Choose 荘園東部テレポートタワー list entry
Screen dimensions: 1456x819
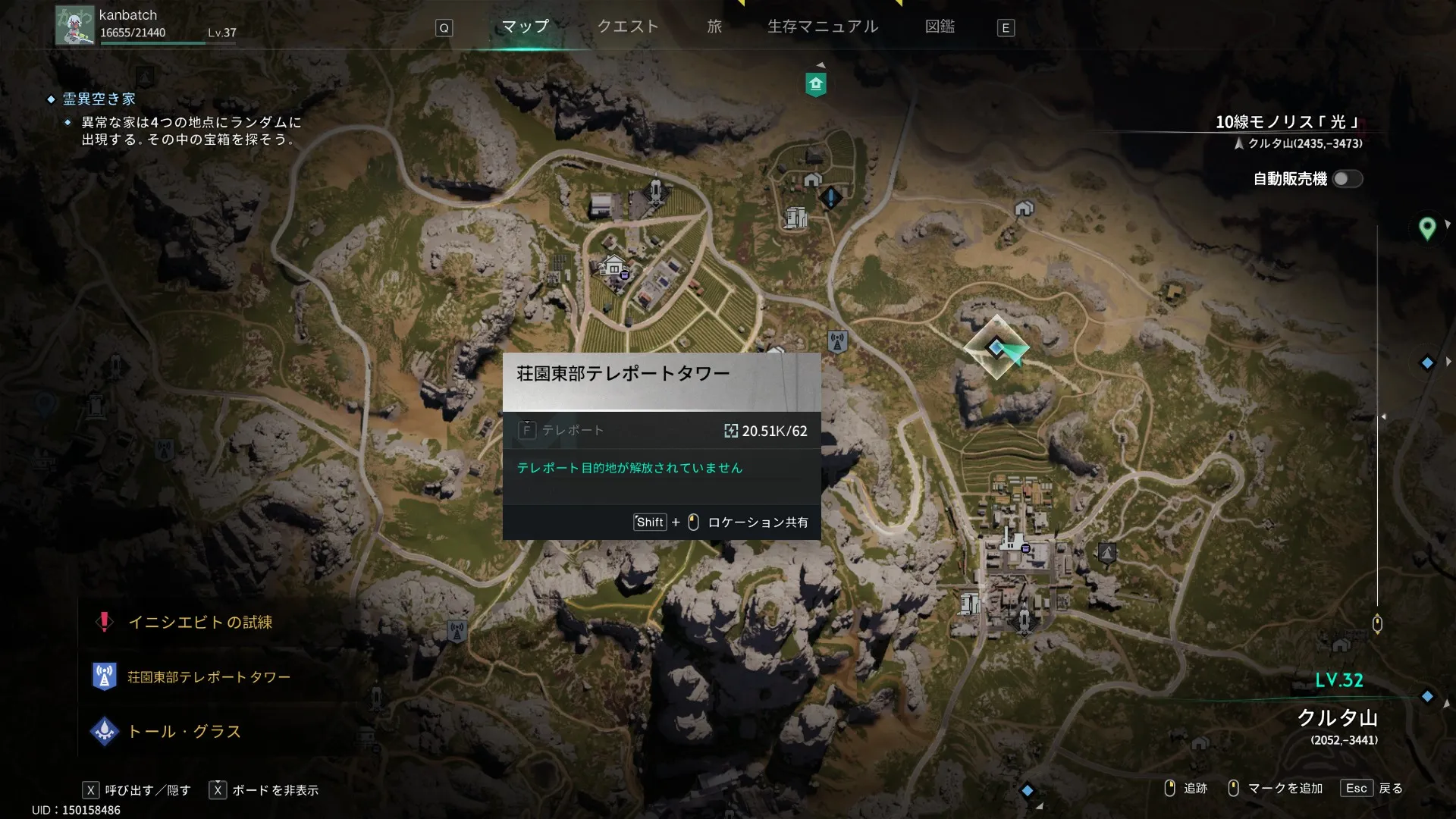209,677
